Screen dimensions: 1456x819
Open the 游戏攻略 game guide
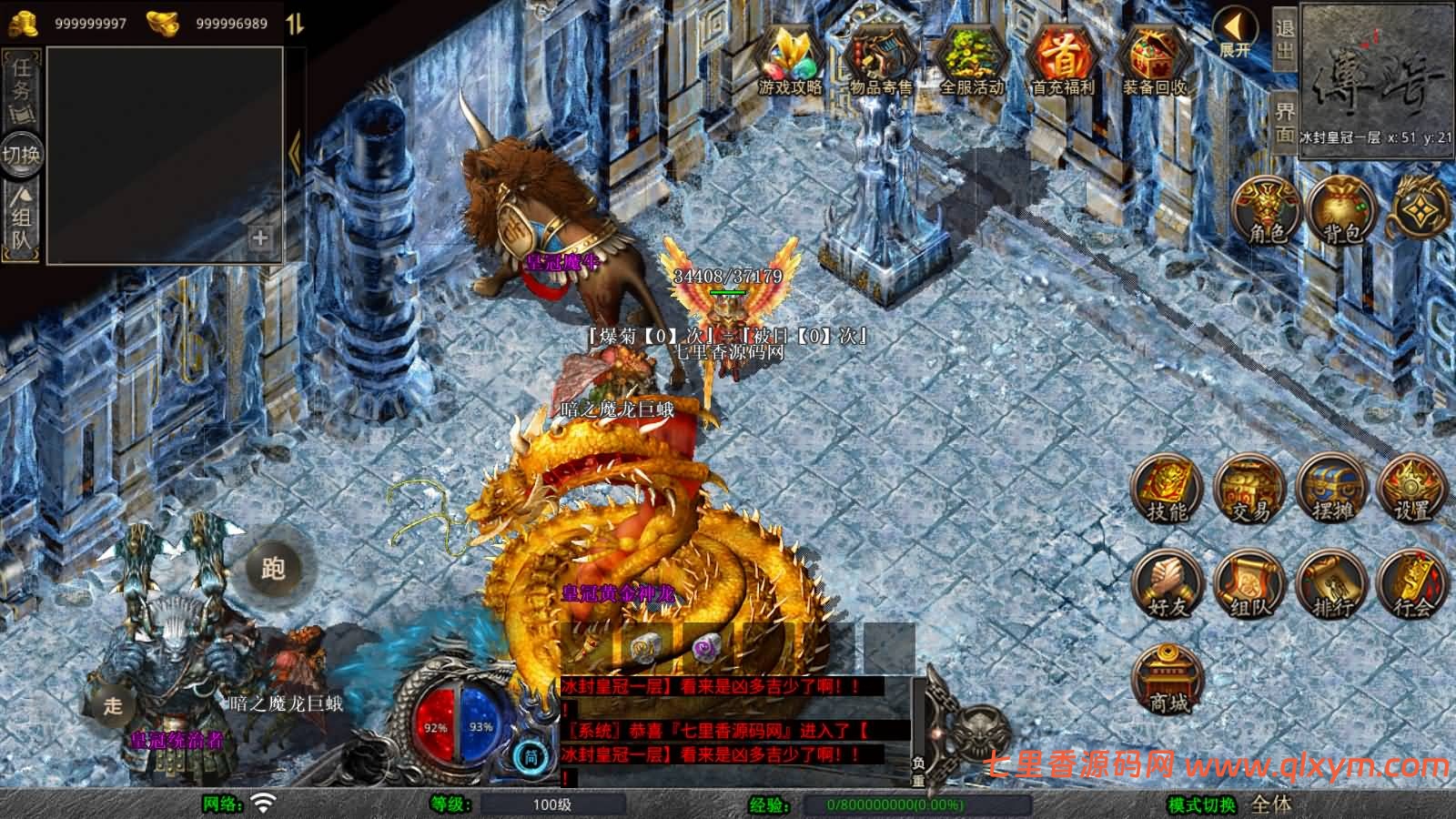click(x=790, y=60)
